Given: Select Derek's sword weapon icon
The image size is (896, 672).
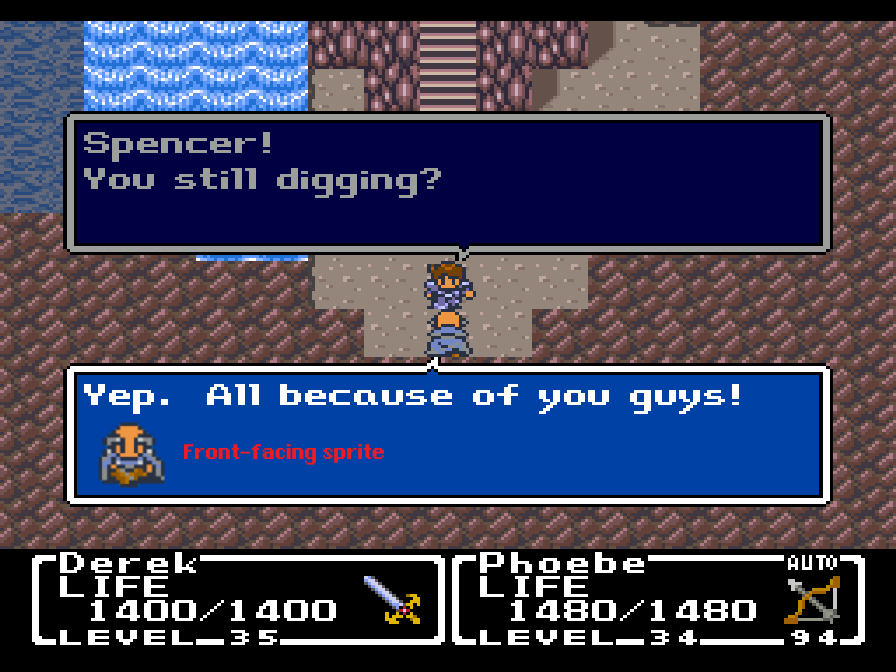Looking at the screenshot, I should pos(391,600).
